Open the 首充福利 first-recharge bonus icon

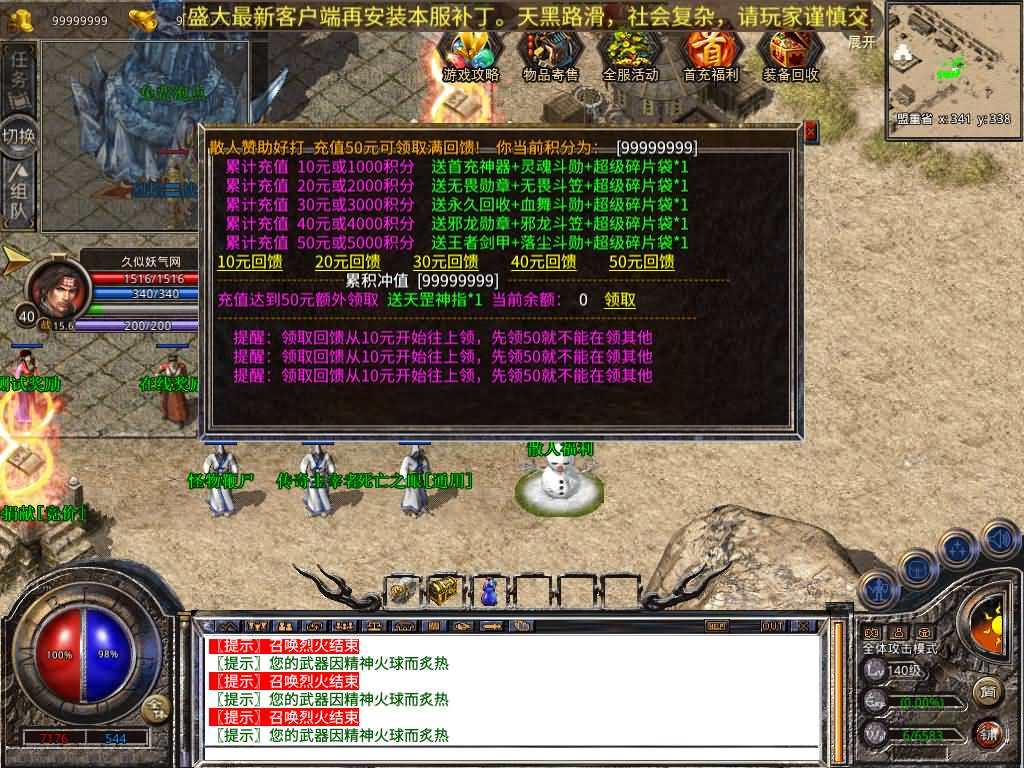coord(710,55)
